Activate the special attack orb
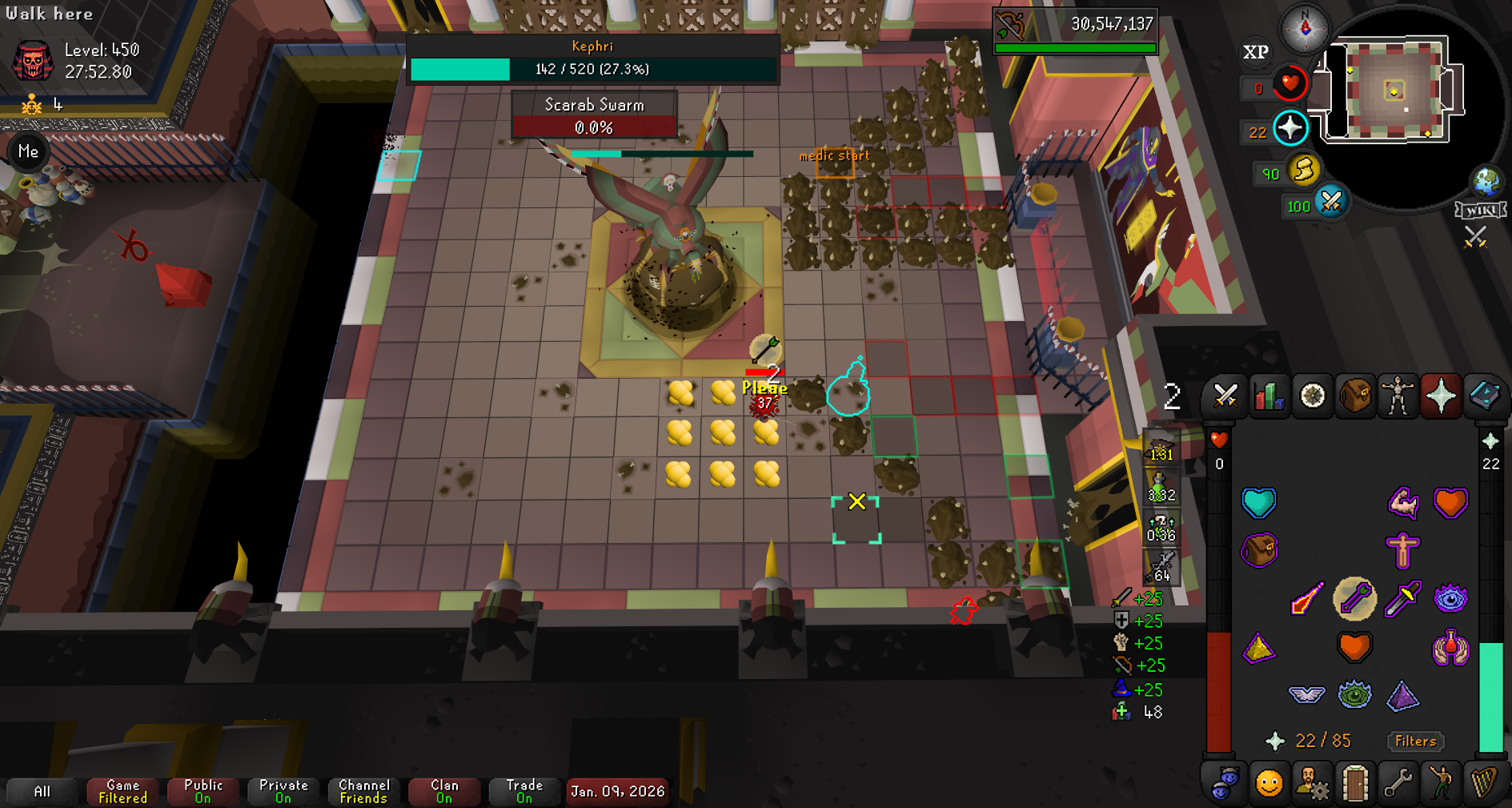The width and height of the screenshot is (1512, 808). tap(1330, 202)
